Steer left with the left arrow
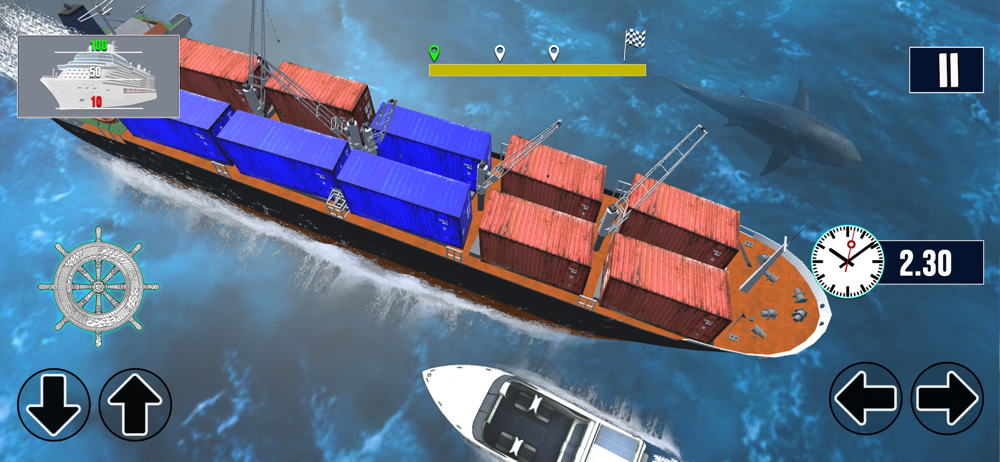 point(866,398)
